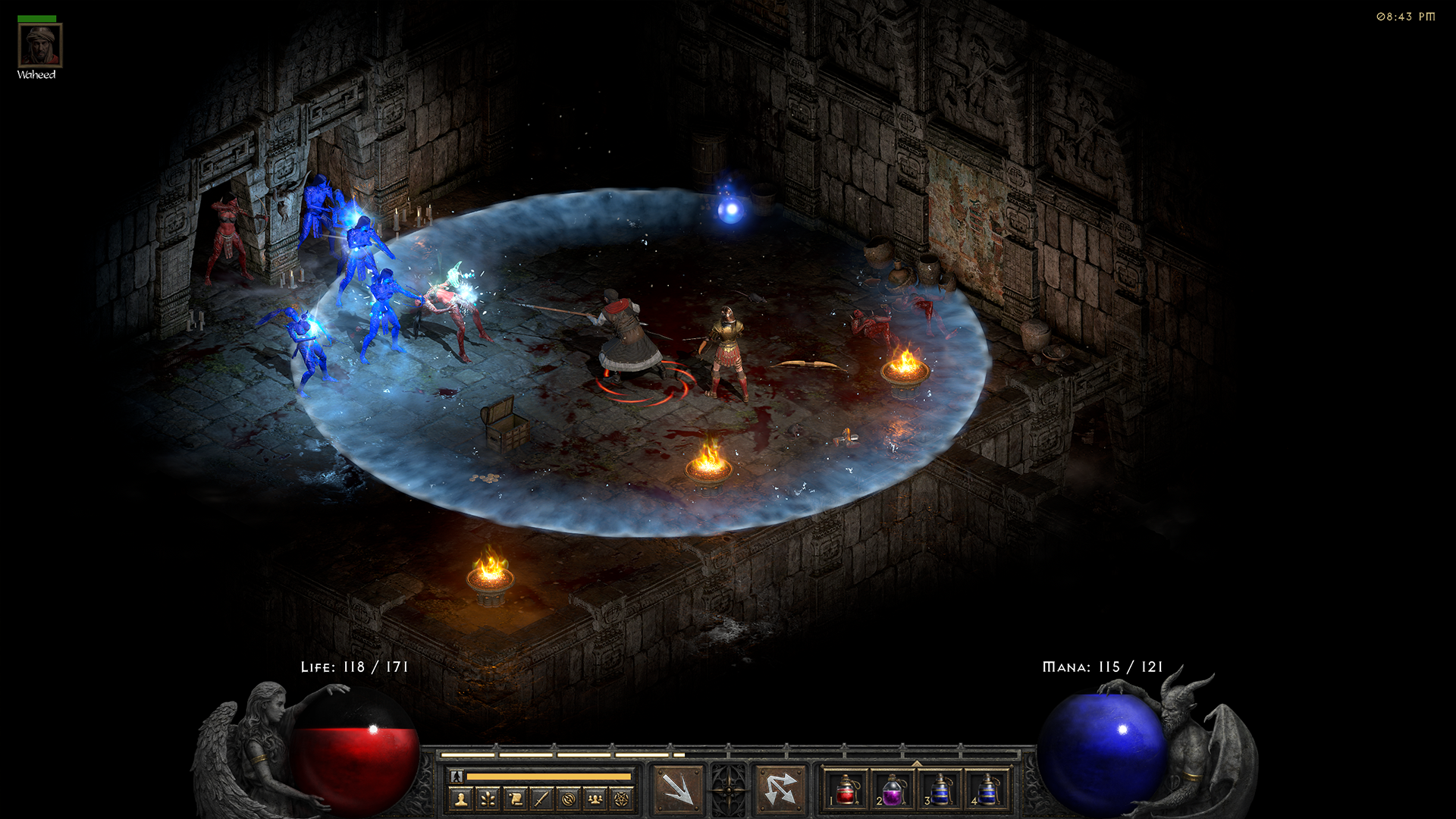The width and height of the screenshot is (1456, 819).
Task: Show the quest log scroll icon
Action: [516, 799]
